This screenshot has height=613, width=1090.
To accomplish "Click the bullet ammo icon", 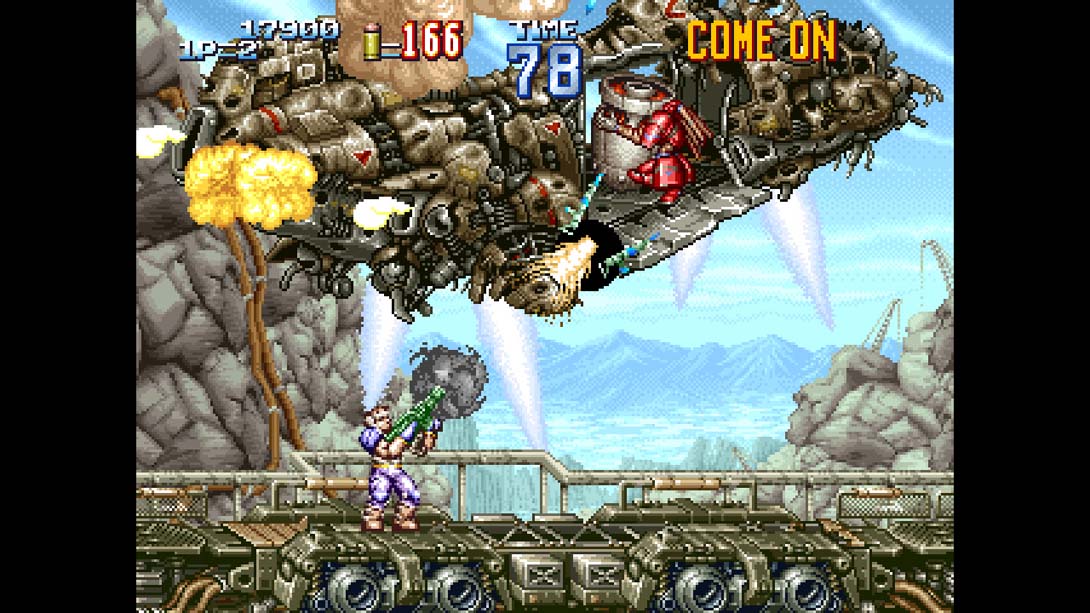I will [x=375, y=43].
